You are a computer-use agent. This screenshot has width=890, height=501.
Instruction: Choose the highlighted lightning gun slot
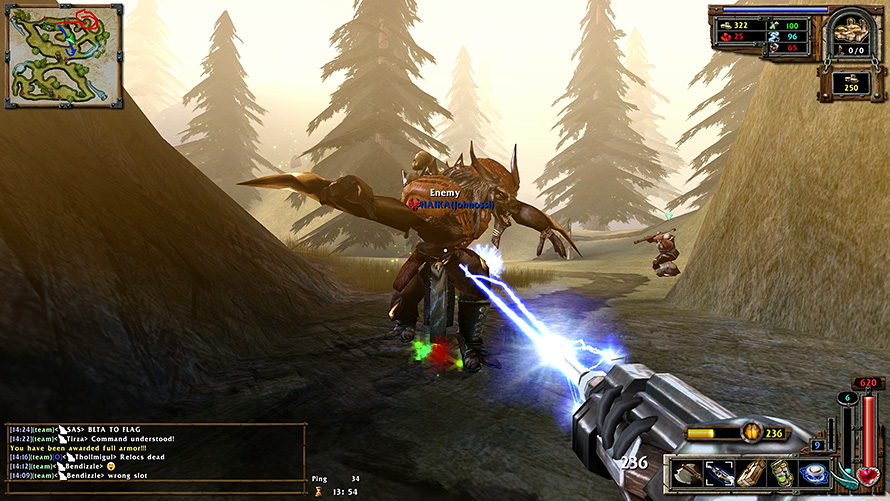pos(720,472)
